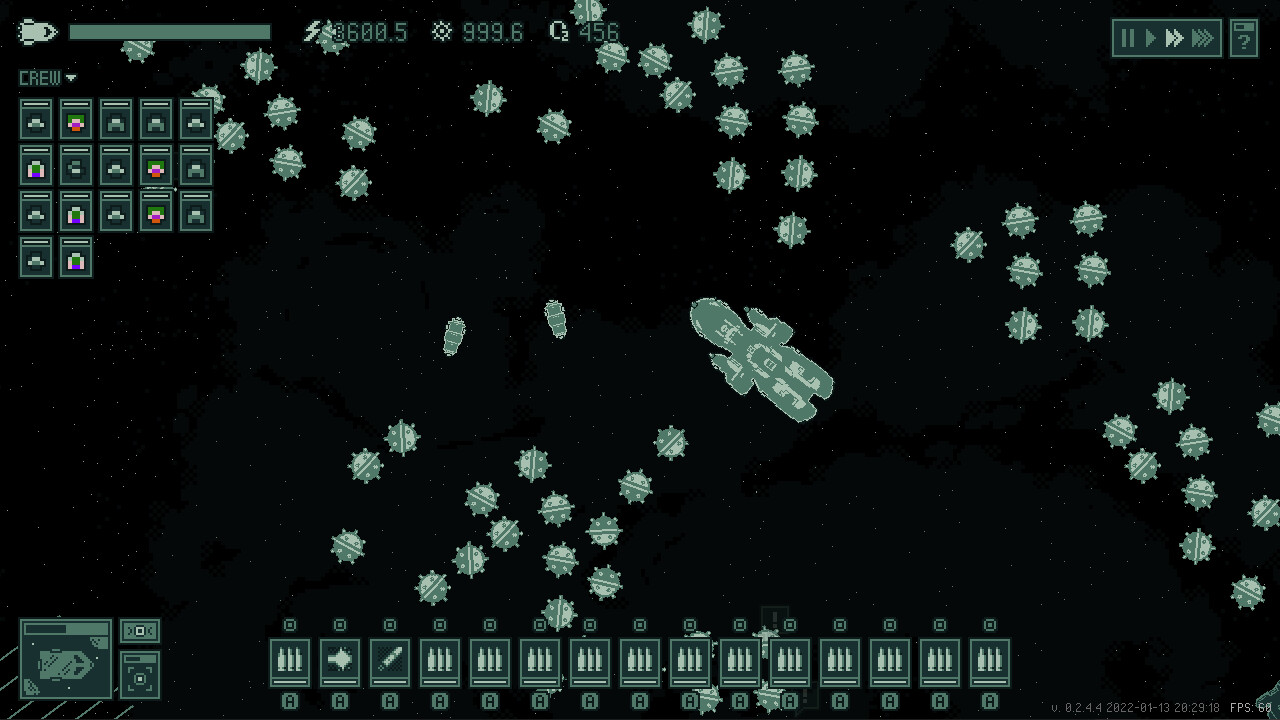This screenshot has width=1280, height=720.
Task: Open the CREW menu header
Action: tap(40, 77)
